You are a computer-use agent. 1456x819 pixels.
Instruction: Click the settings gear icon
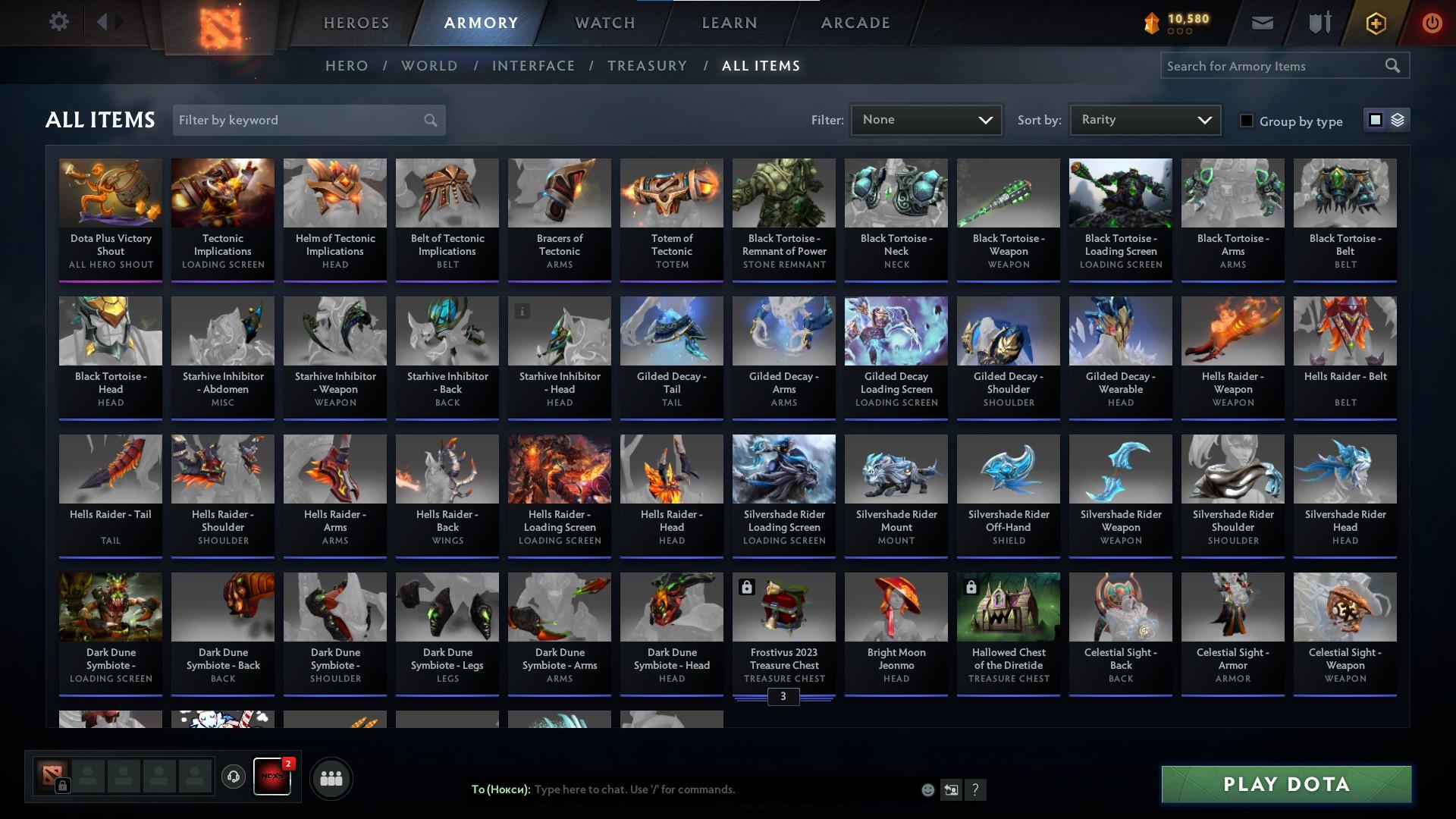click(59, 22)
